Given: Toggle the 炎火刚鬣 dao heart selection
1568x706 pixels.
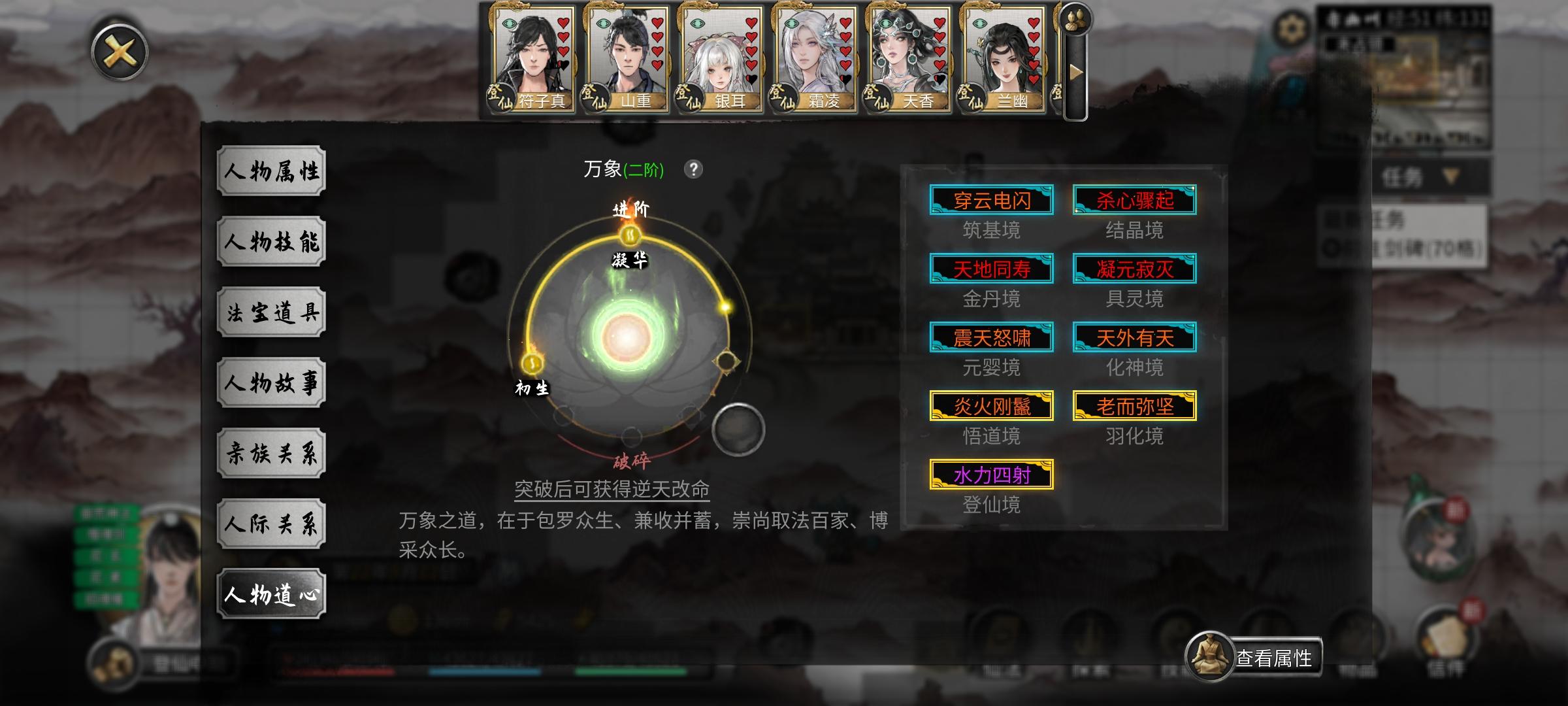Looking at the screenshot, I should pyautogui.click(x=992, y=405).
